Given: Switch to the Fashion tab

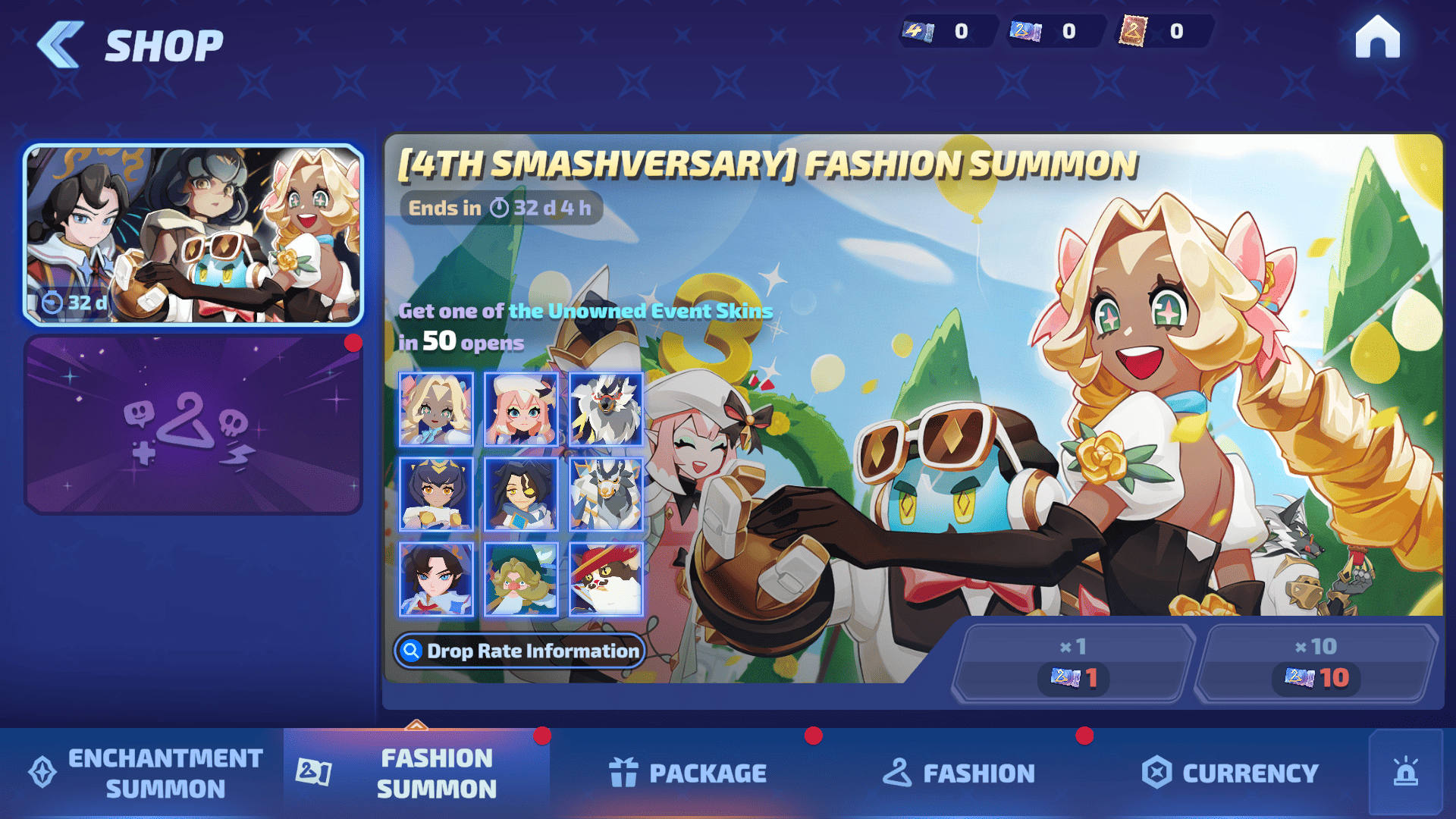Looking at the screenshot, I should tap(959, 773).
